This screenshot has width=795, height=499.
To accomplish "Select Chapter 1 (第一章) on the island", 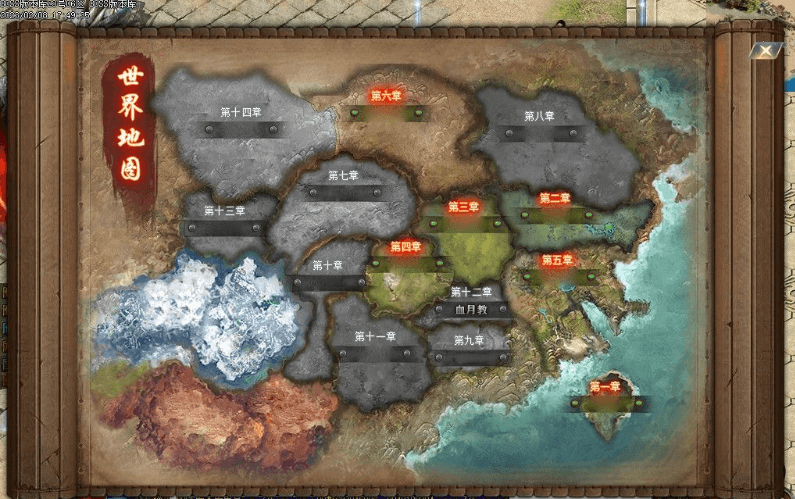I will (605, 387).
